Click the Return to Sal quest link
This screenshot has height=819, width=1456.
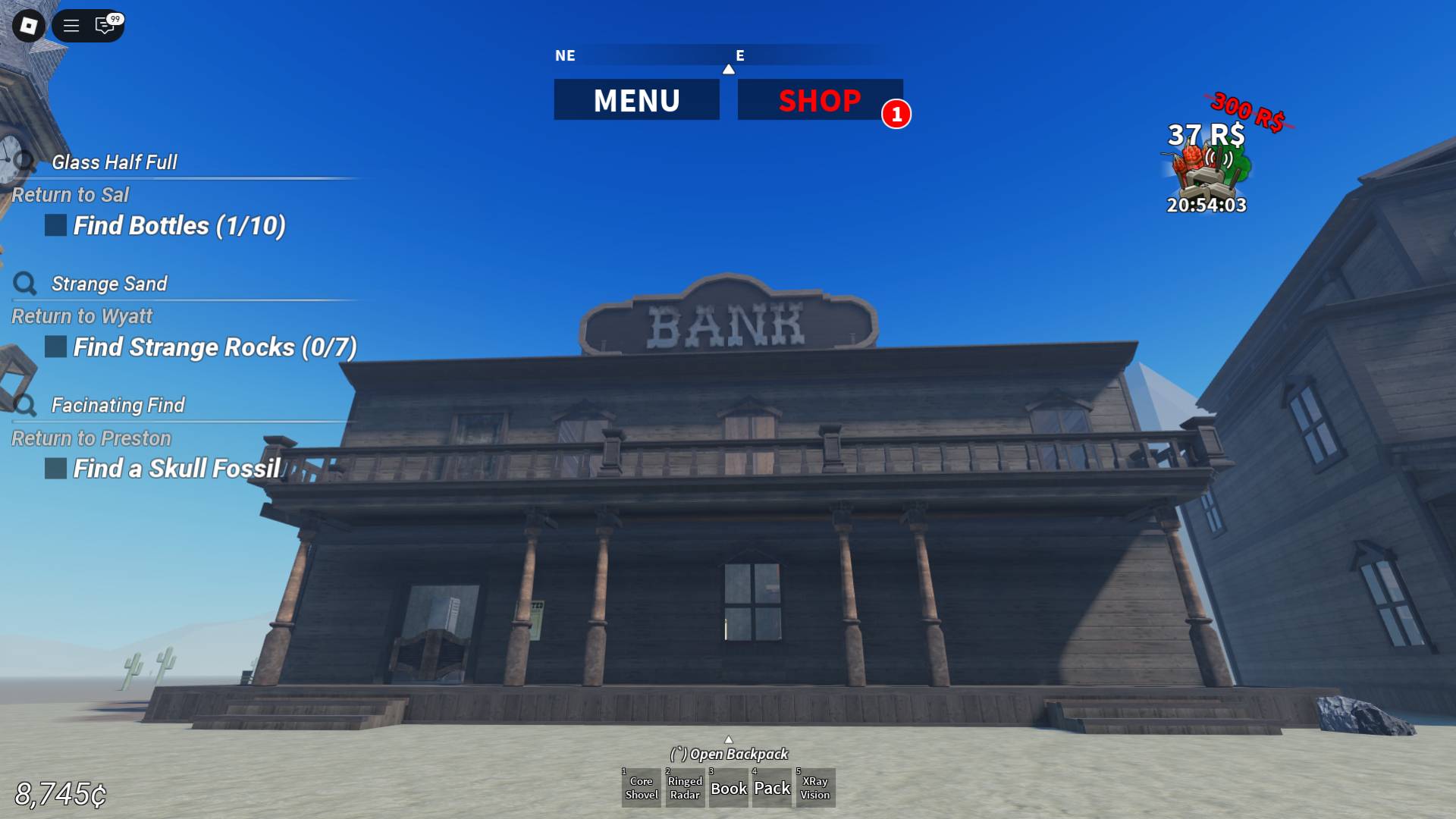(x=72, y=195)
